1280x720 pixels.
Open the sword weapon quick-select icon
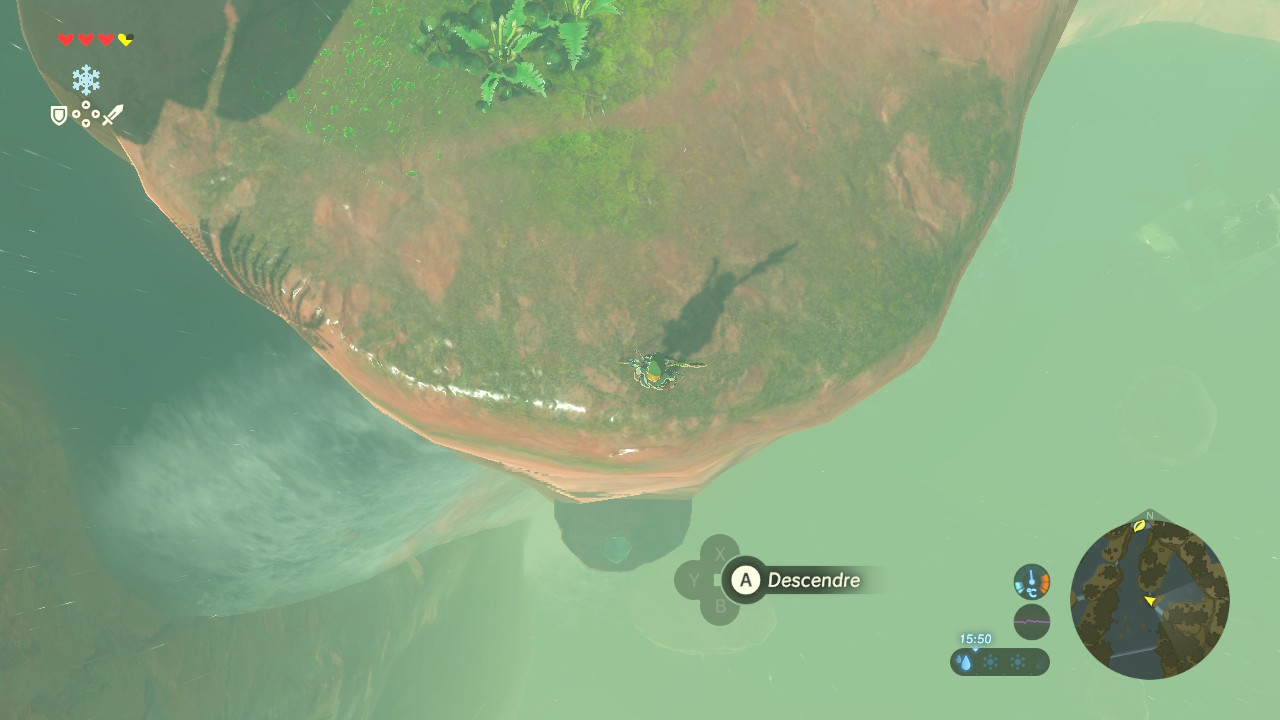pos(112,115)
